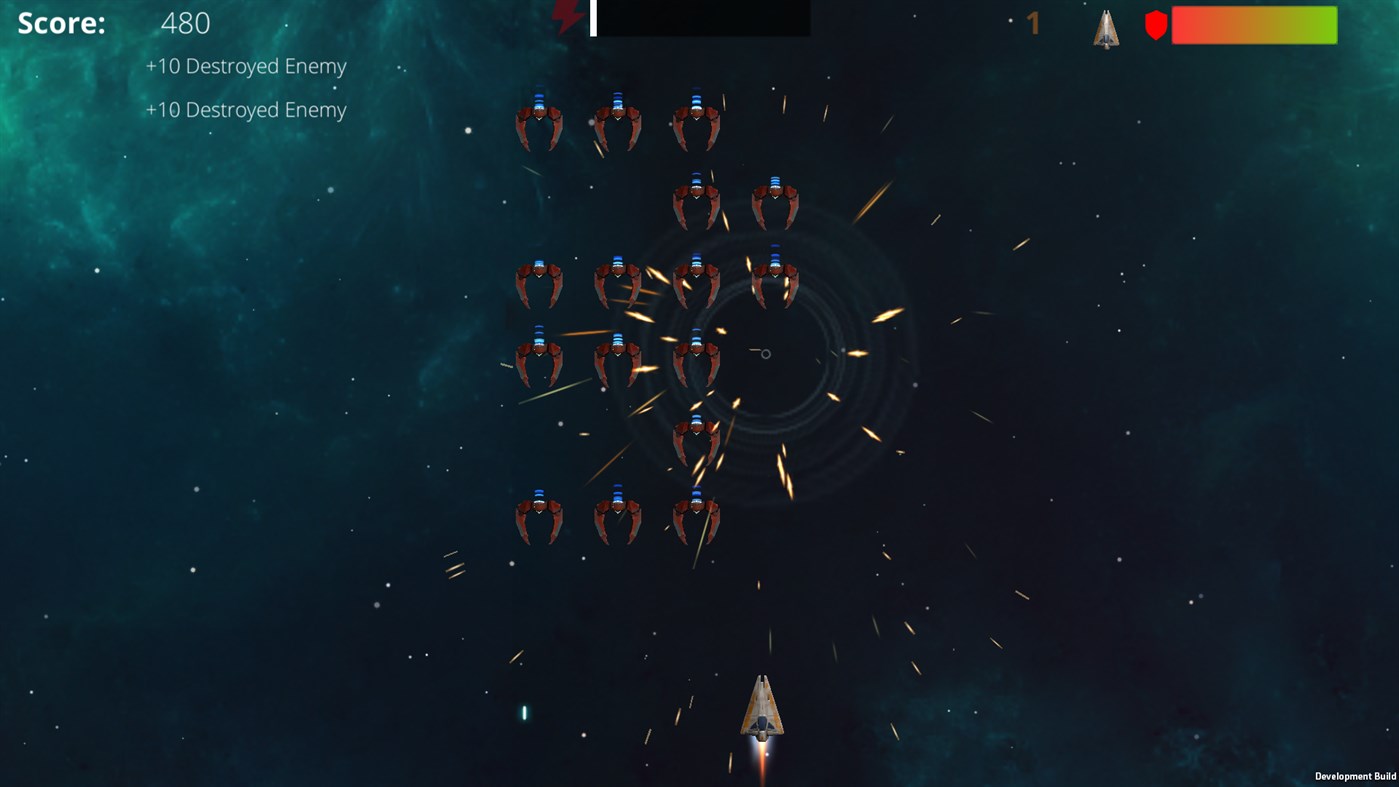
Task: Click the rightmost enemy in the second row
Action: pos(775,200)
